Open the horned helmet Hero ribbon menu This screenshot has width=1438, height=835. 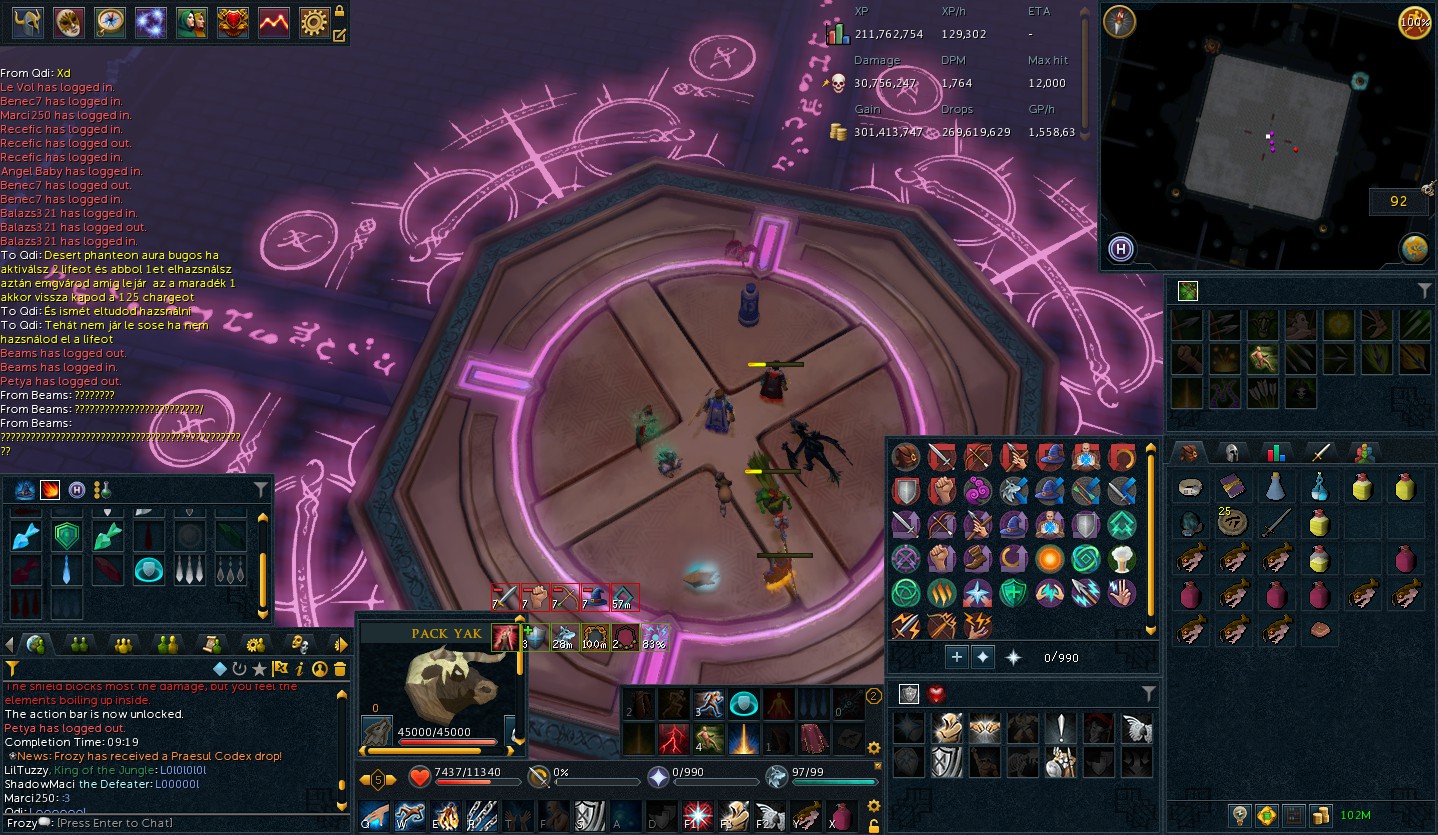tap(27, 22)
